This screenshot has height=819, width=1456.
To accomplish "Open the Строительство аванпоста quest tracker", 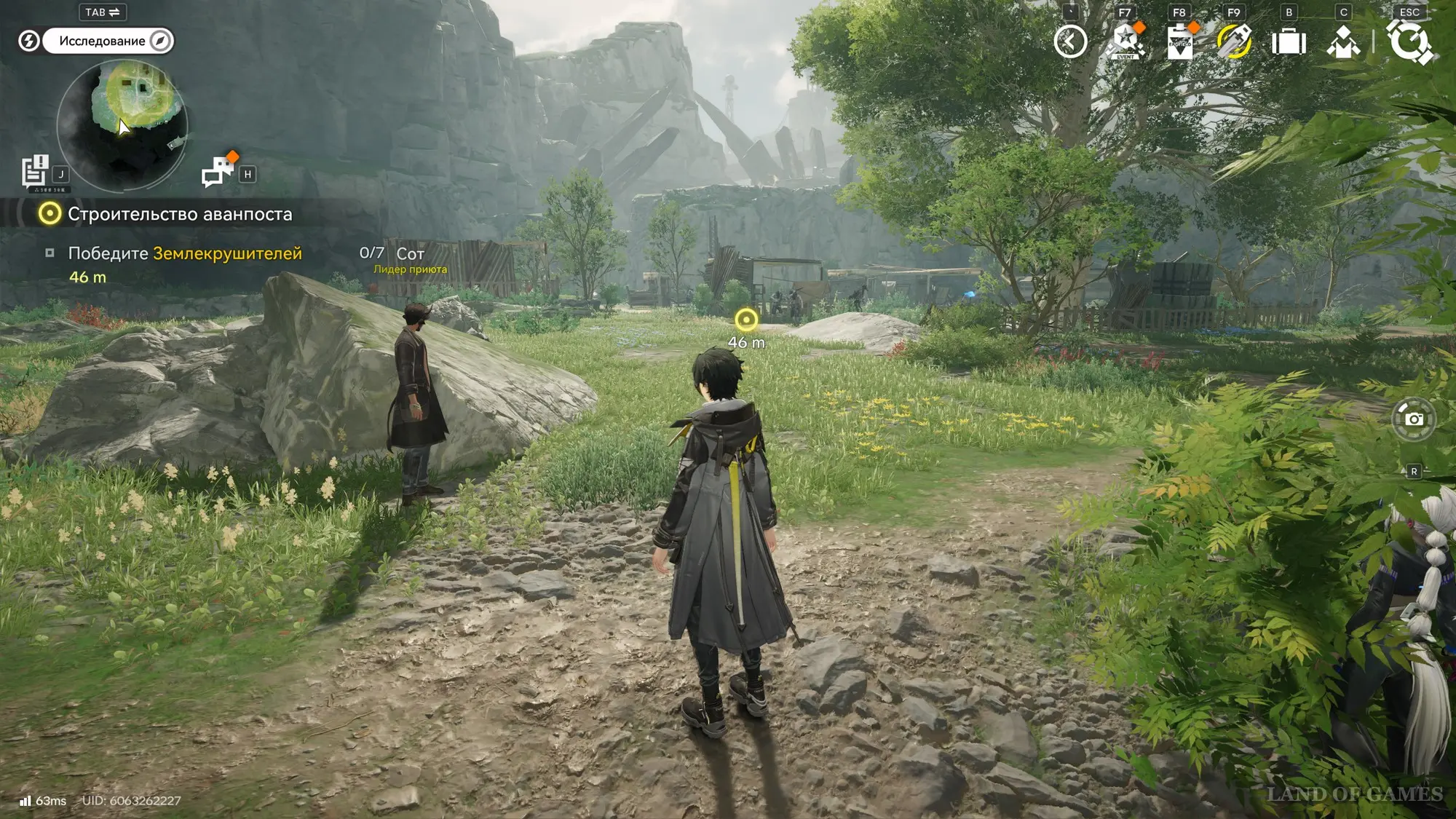I will pyautogui.click(x=179, y=214).
